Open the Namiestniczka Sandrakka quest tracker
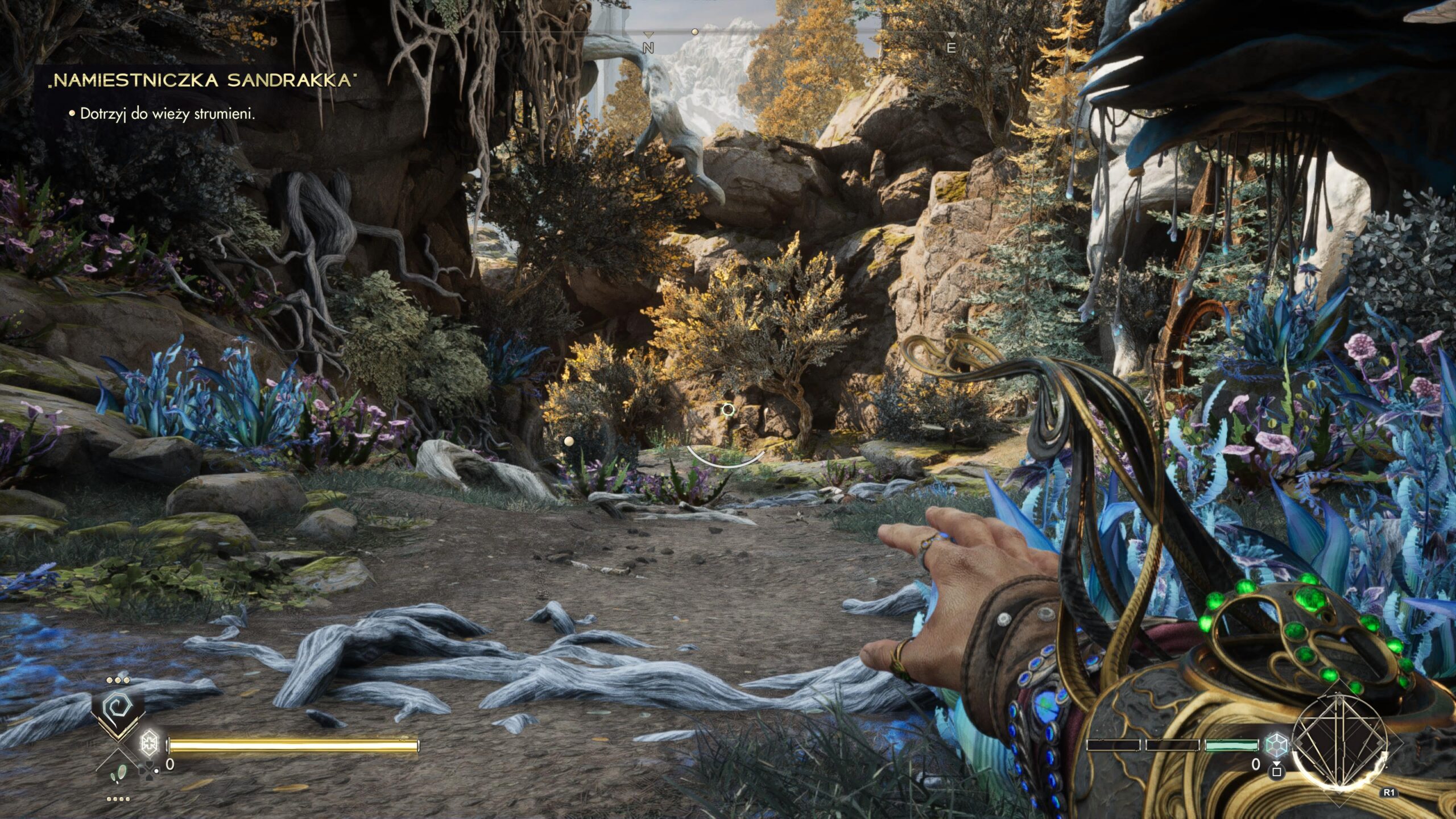The height and width of the screenshot is (819, 1456). (201, 80)
